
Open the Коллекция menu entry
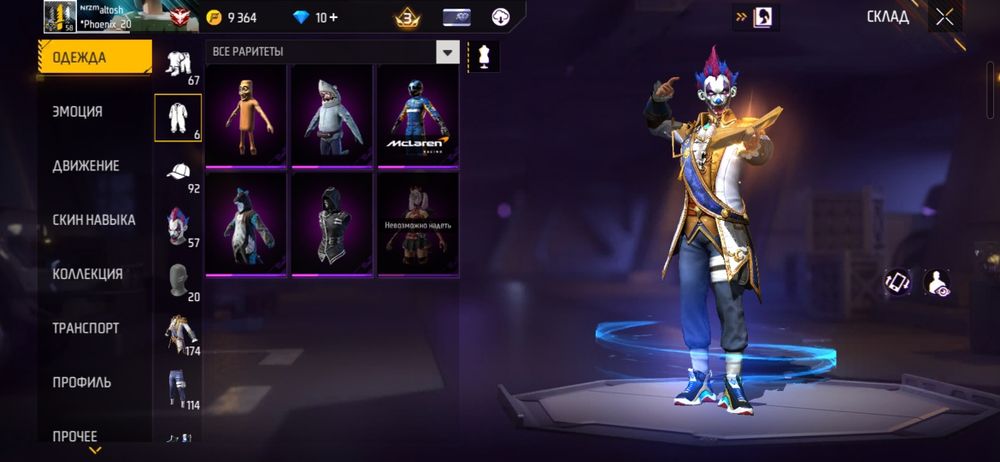click(x=88, y=274)
